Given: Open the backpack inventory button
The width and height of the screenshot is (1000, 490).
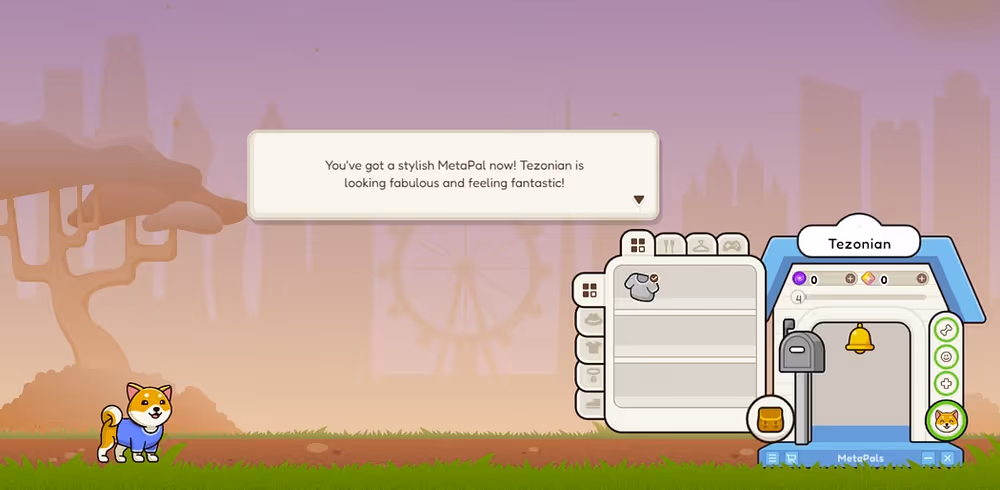Looking at the screenshot, I should click(770, 417).
